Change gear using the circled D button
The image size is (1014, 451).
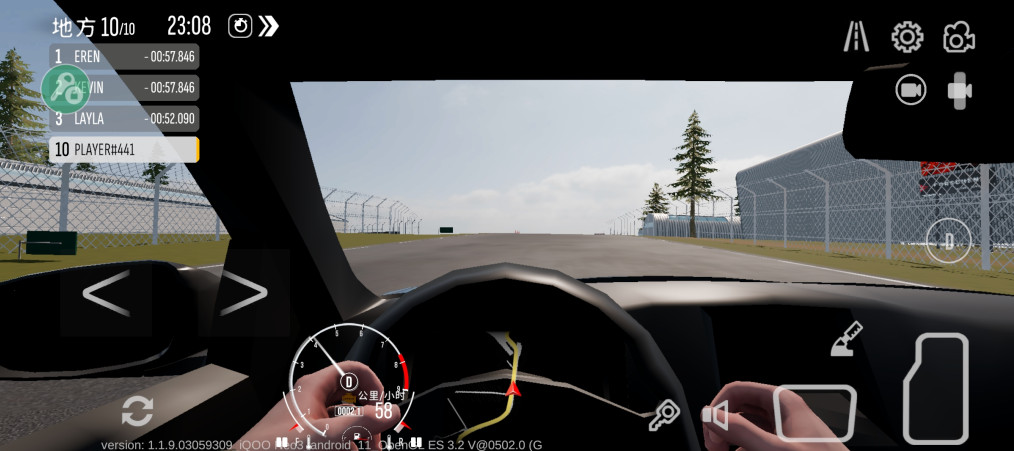[948, 241]
